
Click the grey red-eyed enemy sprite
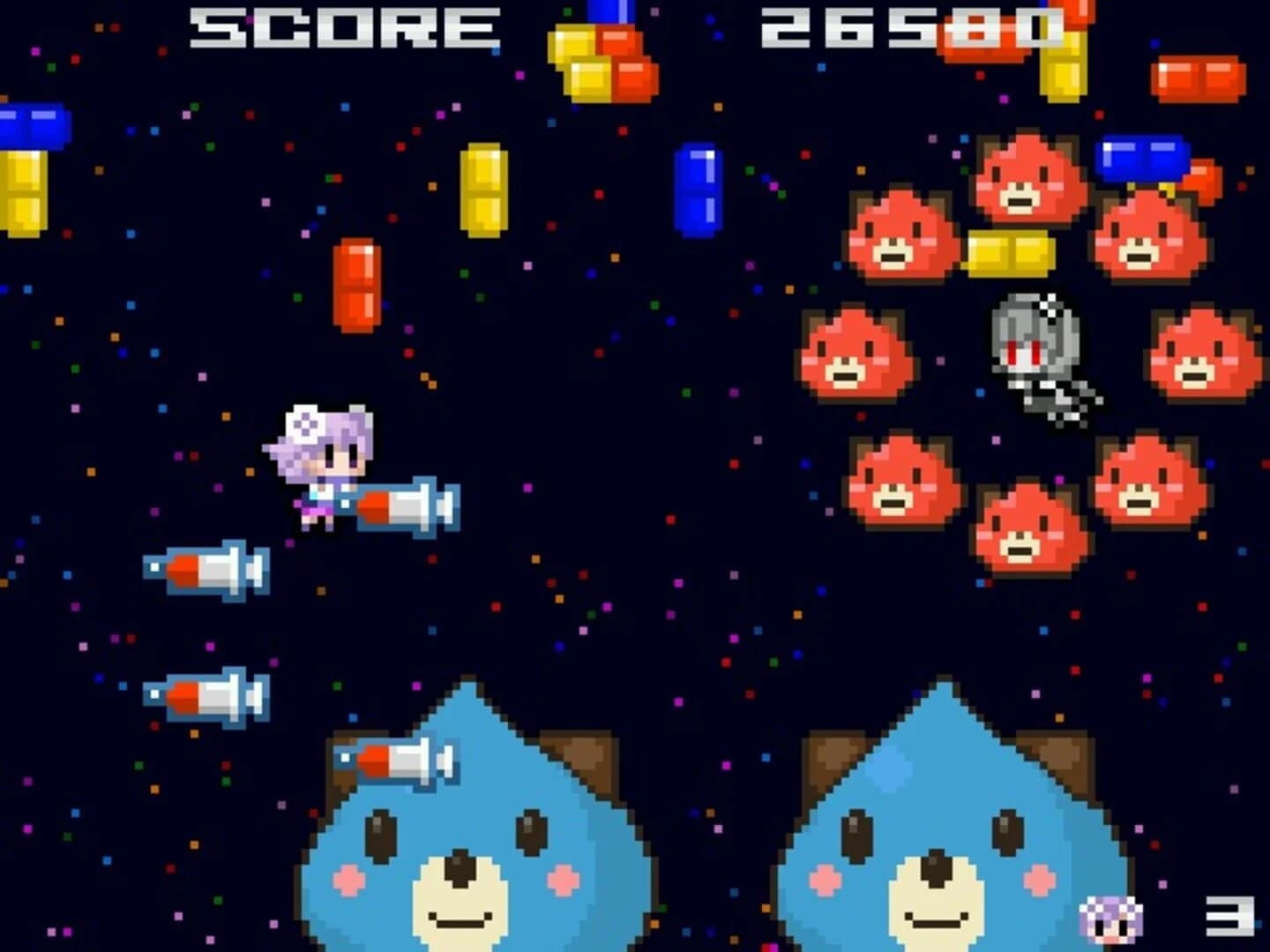(1041, 353)
